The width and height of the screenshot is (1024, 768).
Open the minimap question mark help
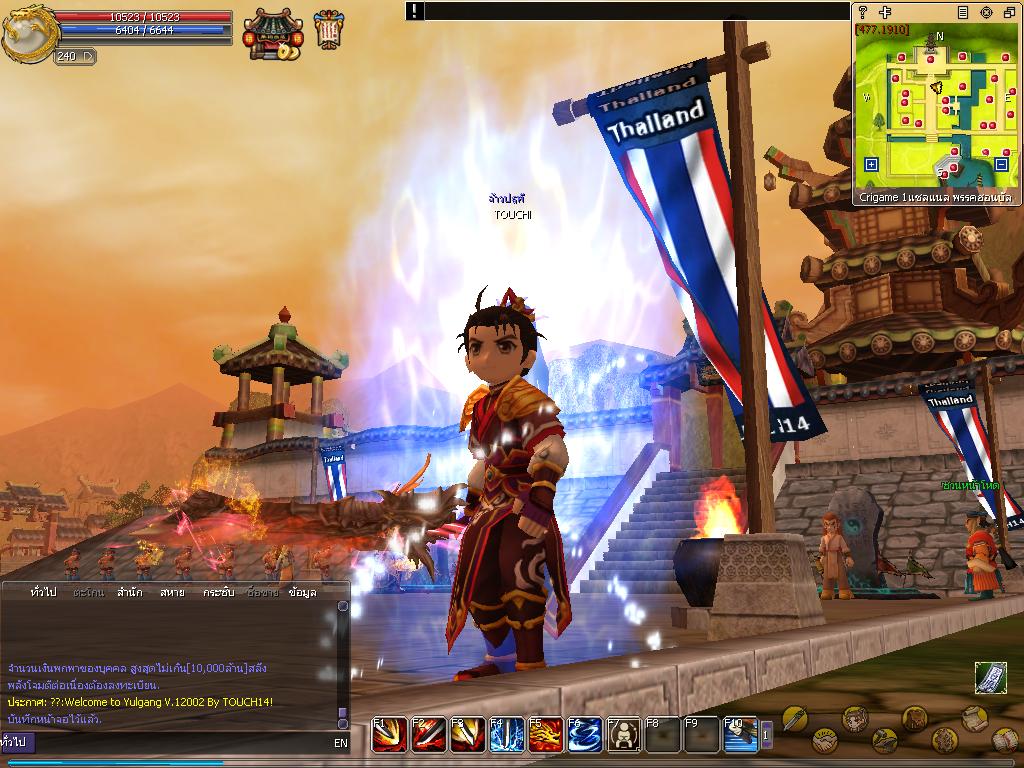[x=862, y=12]
